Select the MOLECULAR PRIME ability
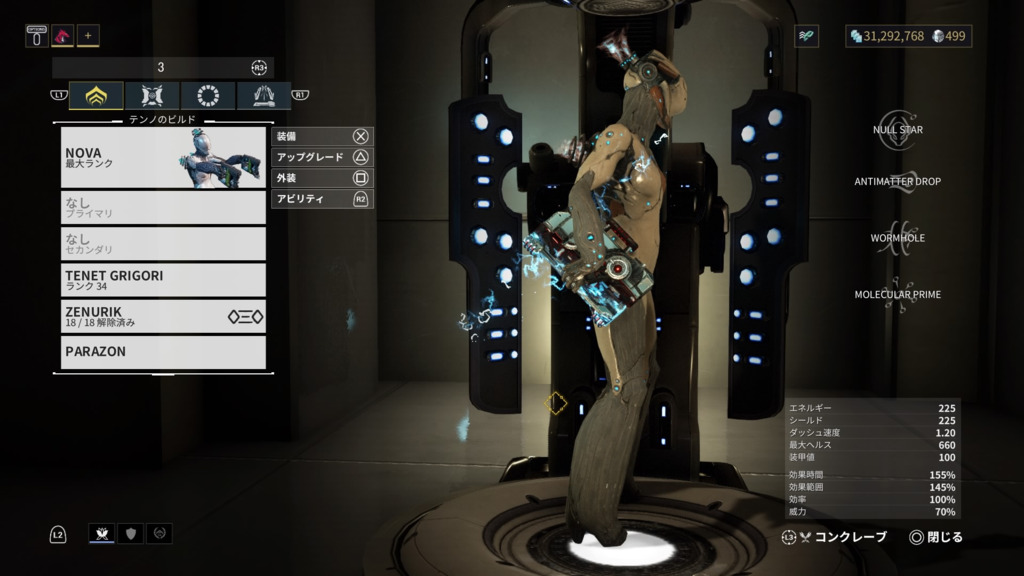1024x576 pixels. pyautogui.click(x=897, y=294)
